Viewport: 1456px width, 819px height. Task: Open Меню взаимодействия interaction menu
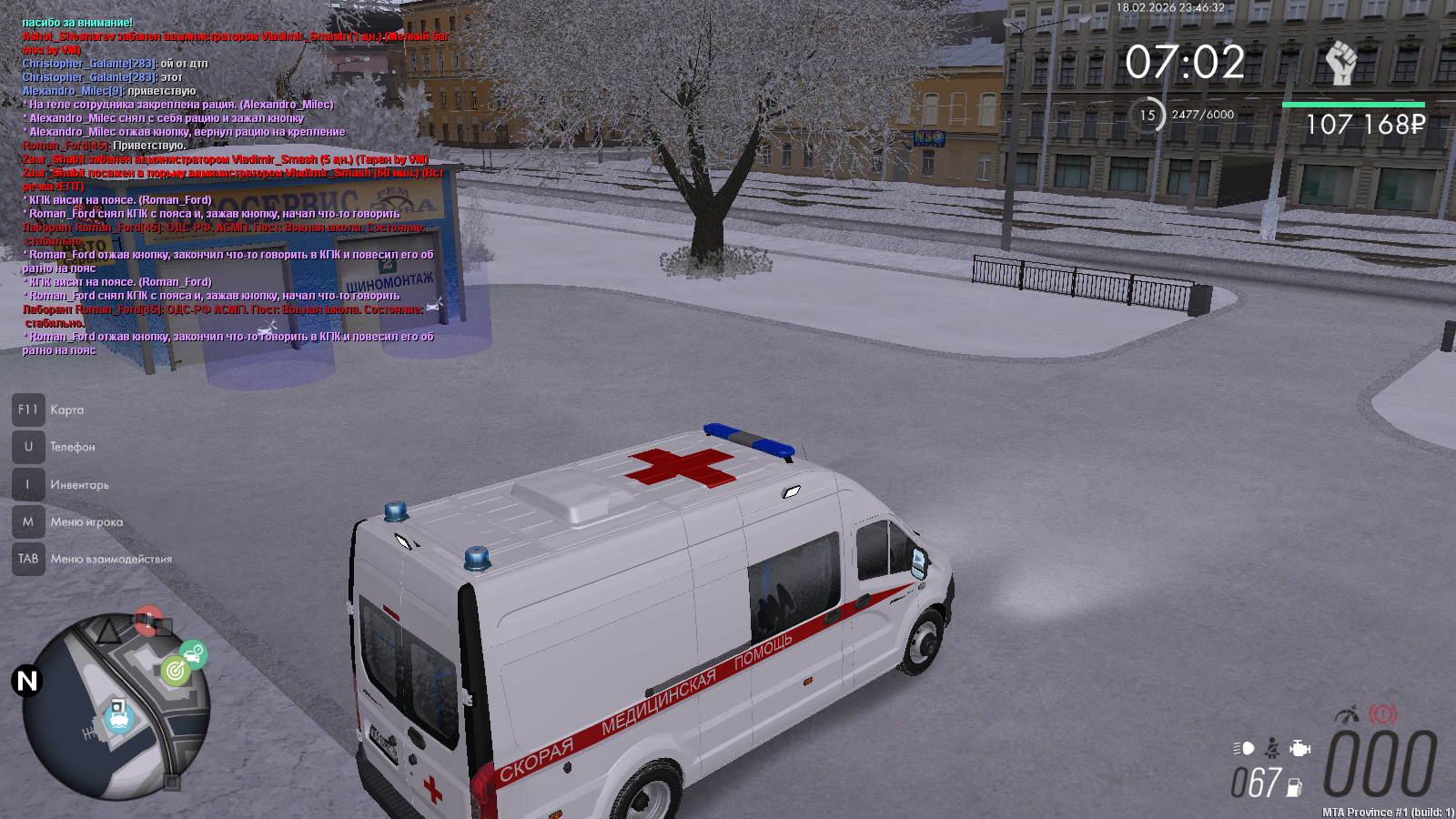[29, 559]
